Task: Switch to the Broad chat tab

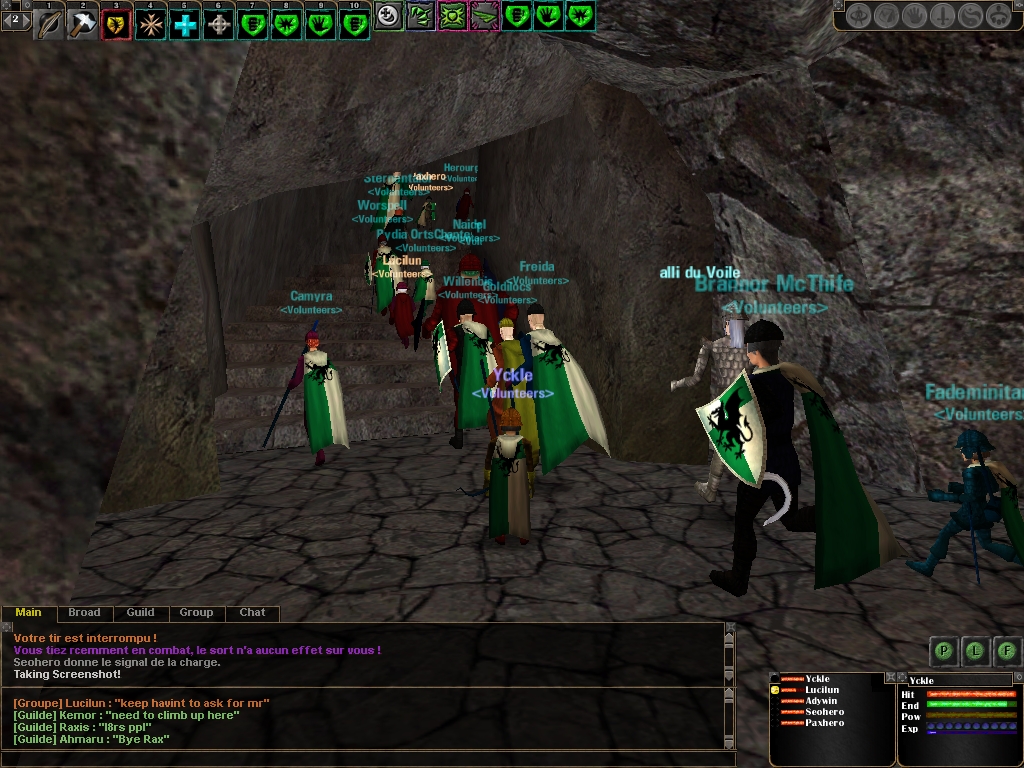Action: (x=84, y=612)
